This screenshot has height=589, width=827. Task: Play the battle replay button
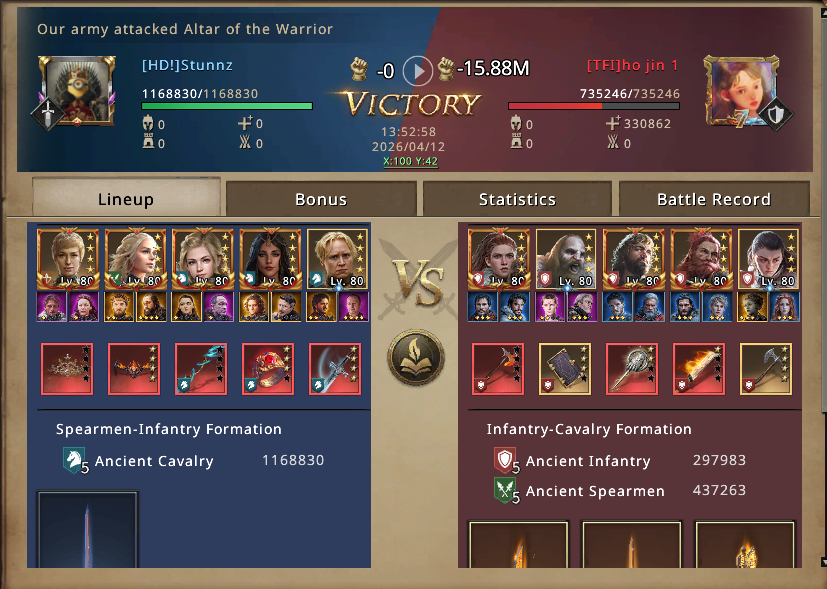(x=417, y=70)
